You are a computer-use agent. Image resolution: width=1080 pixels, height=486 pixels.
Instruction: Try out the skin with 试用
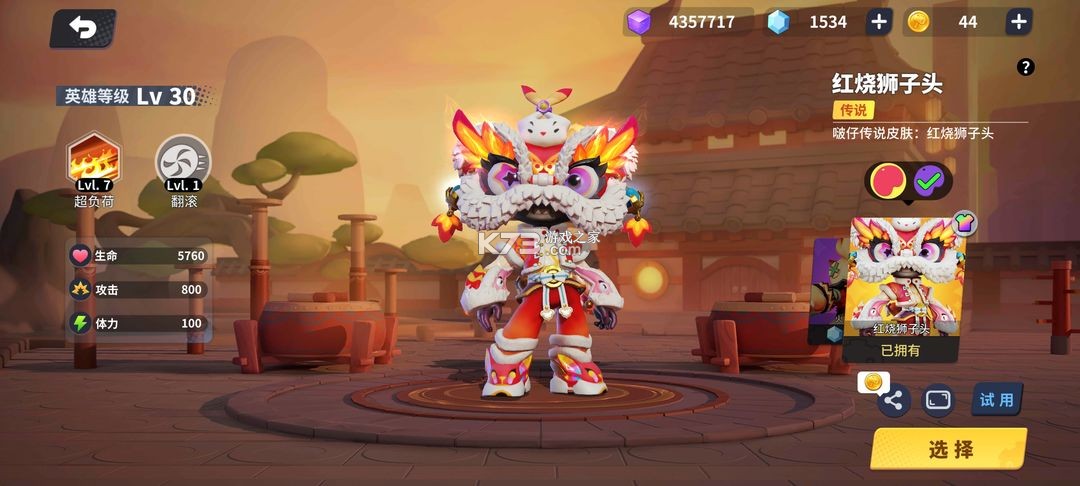(x=996, y=400)
